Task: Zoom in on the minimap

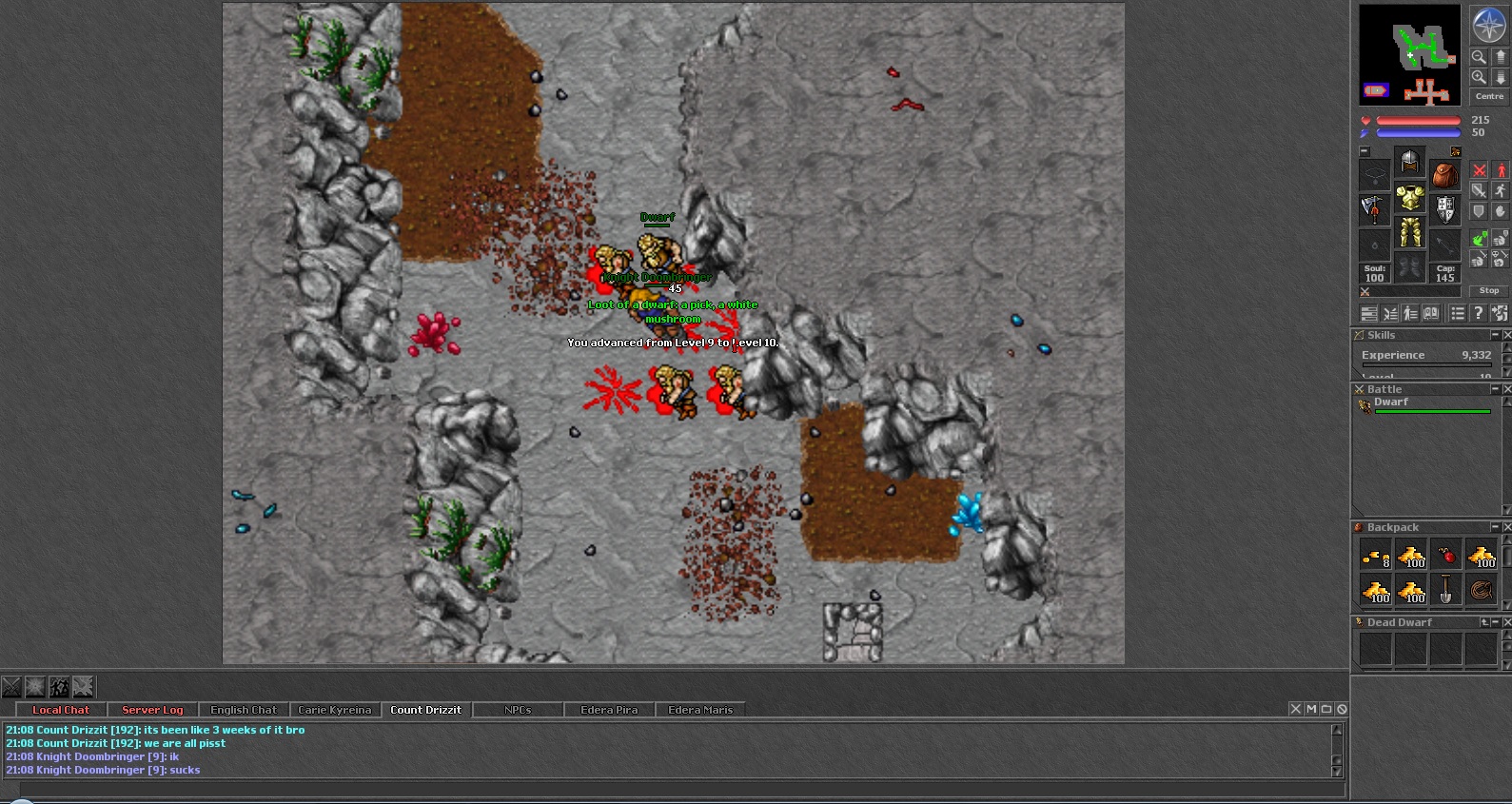Action: pos(1479,77)
